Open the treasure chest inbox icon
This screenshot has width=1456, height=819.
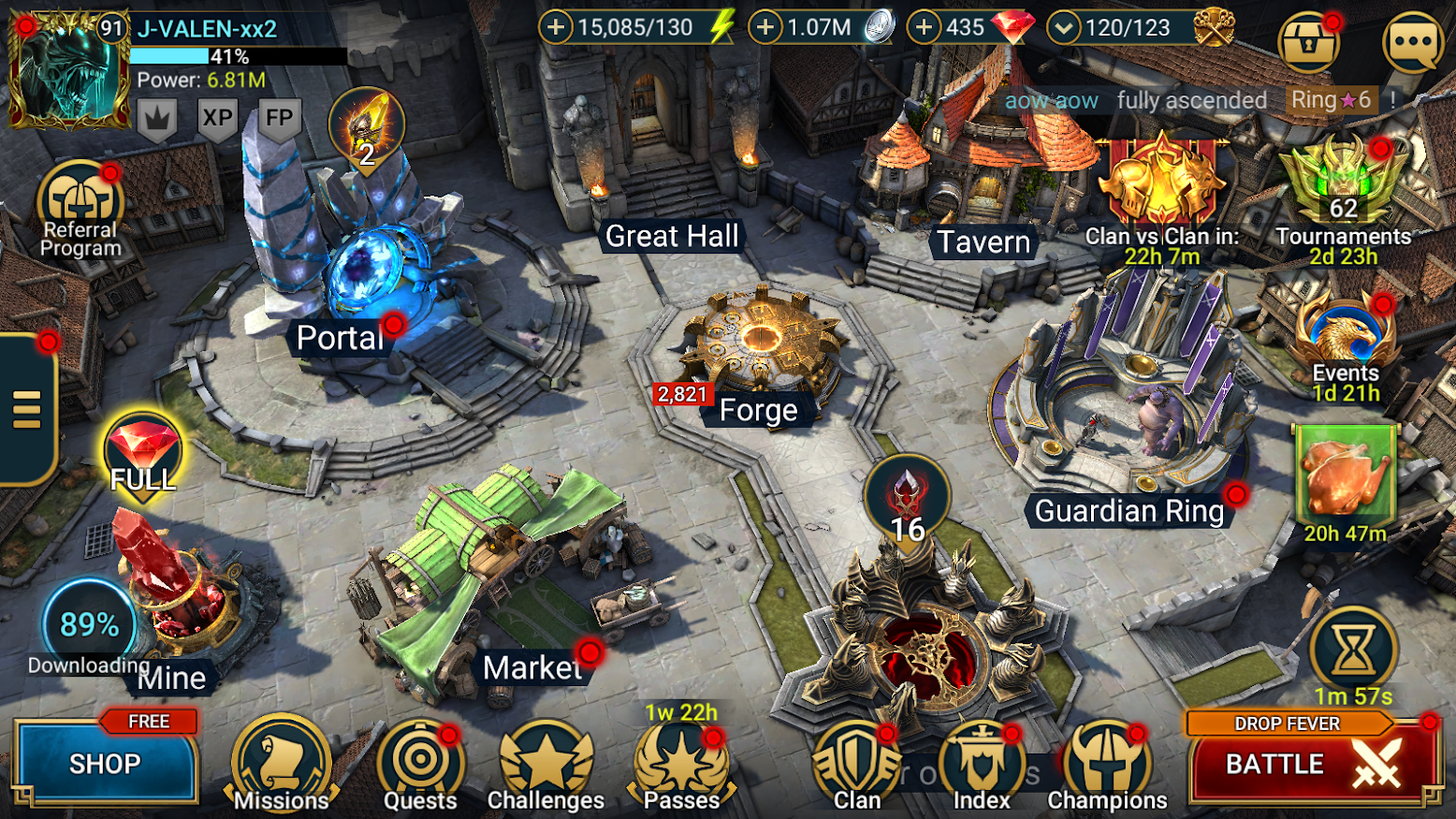[x=1308, y=43]
